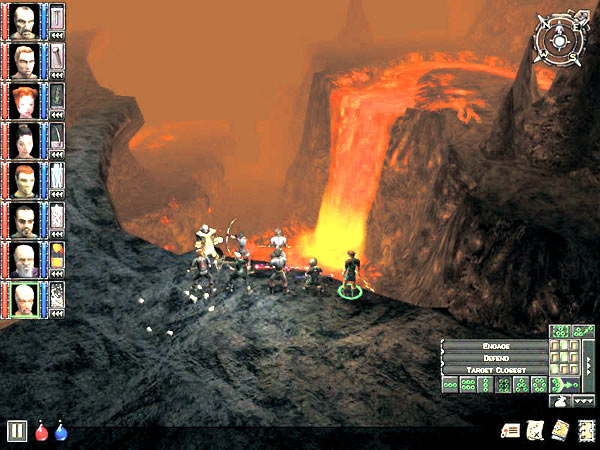Open the spell book icon
This screenshot has width=600, height=450.
(x=560, y=430)
